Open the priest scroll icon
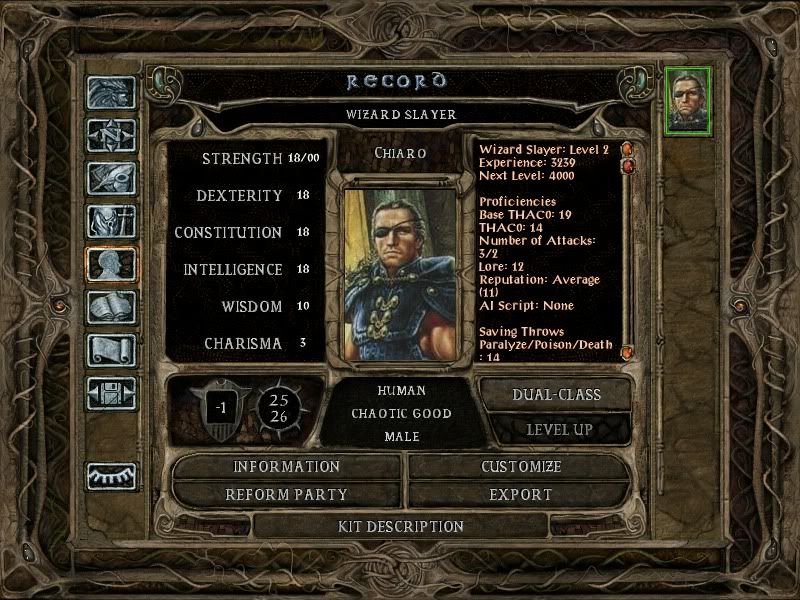Viewport: 800px width, 600px height. (111, 350)
